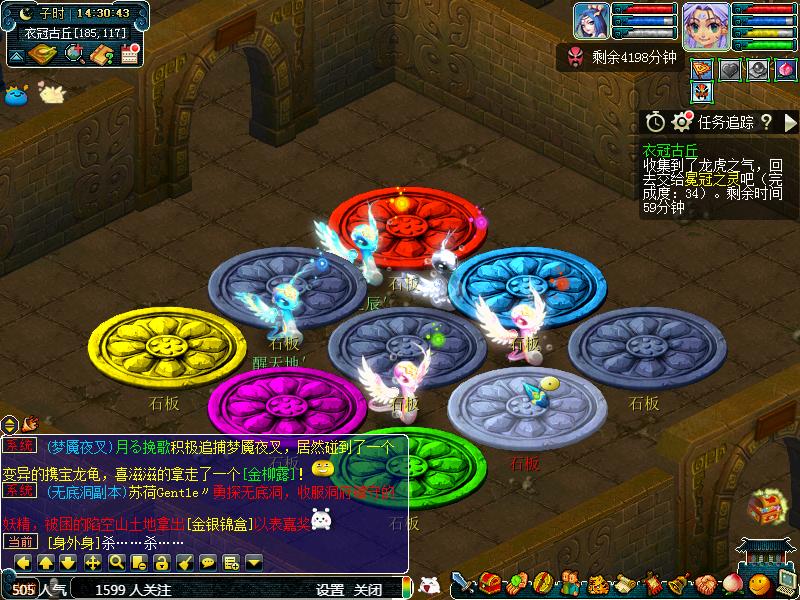The height and width of the screenshot is (600, 800).
Task: Click the chat search magnifier button
Action: tap(117, 562)
